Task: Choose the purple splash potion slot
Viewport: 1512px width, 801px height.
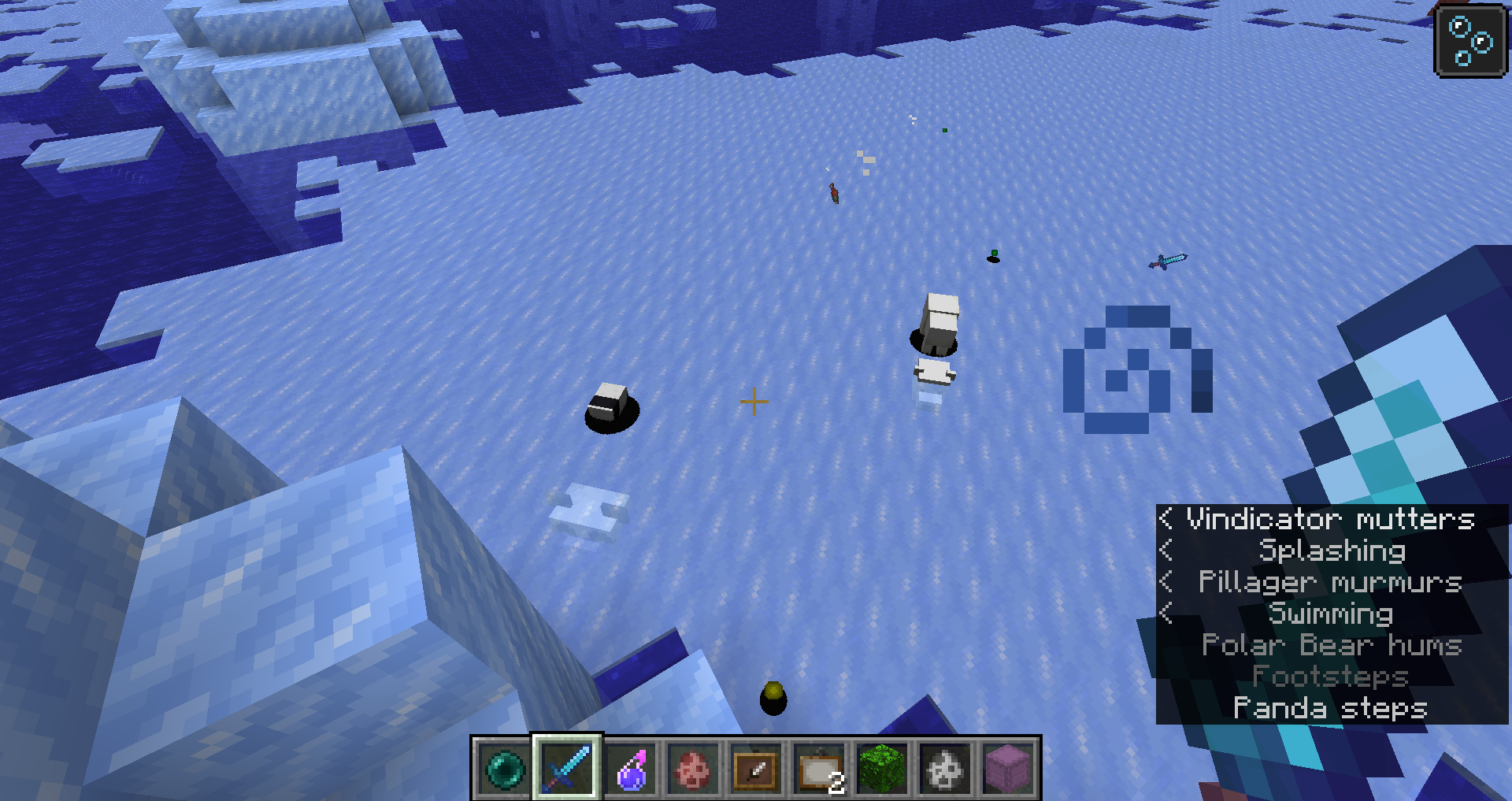Action: coord(630,768)
